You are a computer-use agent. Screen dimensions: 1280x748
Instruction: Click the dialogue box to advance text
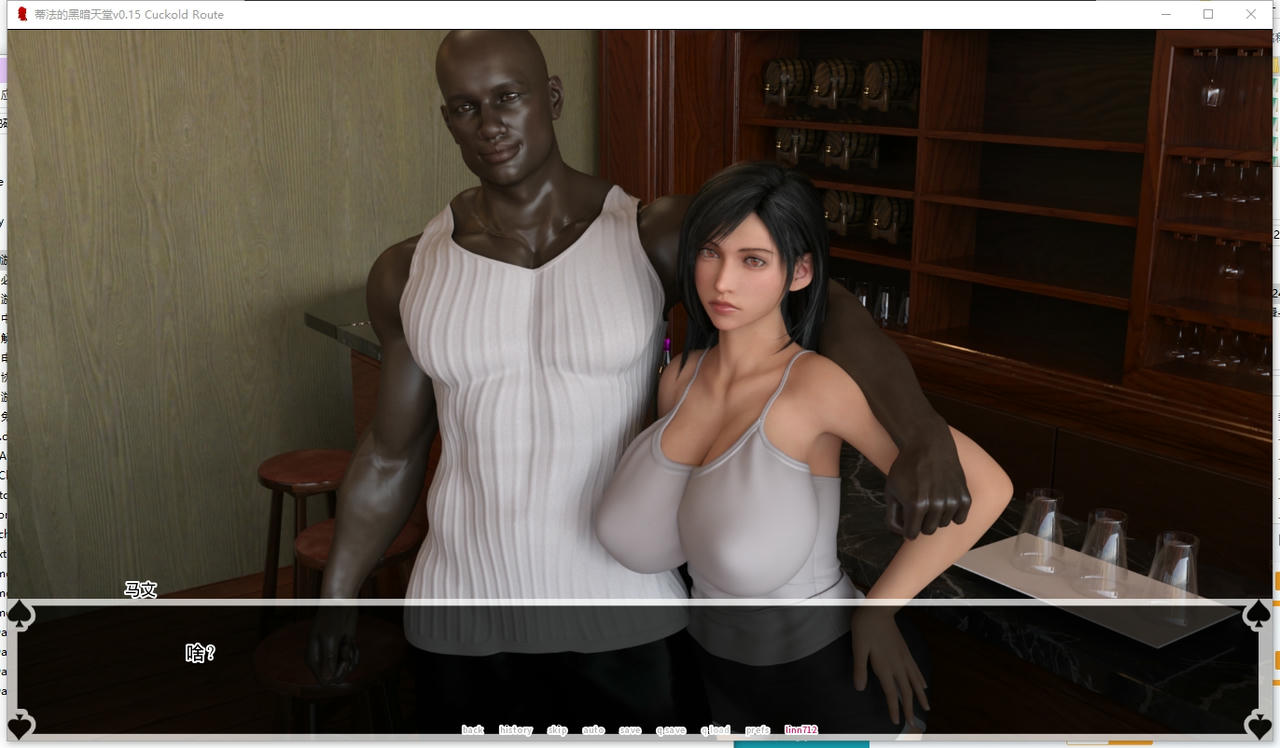(x=640, y=670)
